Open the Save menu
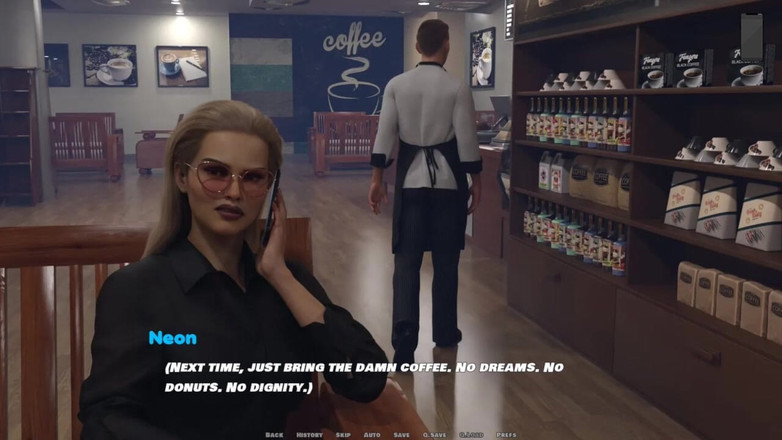This screenshot has height=440, width=782. click(401, 435)
